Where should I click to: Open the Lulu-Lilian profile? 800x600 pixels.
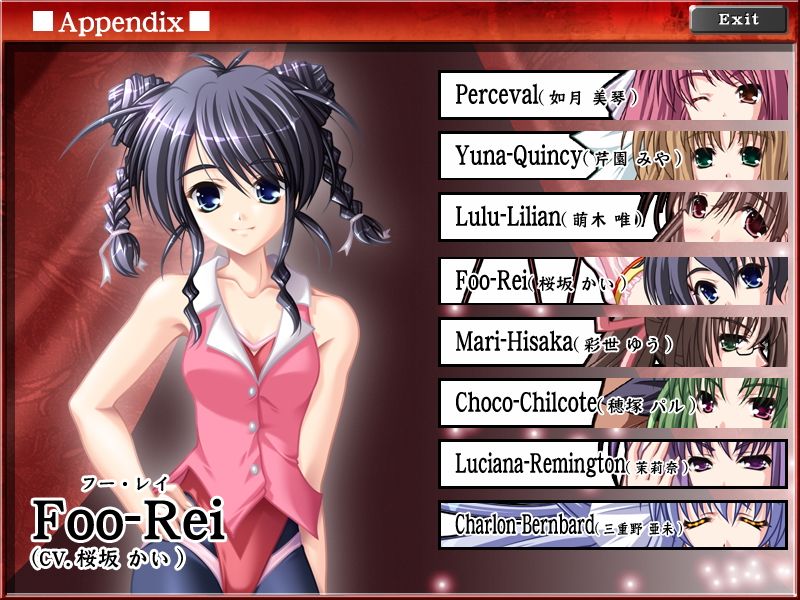coord(612,218)
